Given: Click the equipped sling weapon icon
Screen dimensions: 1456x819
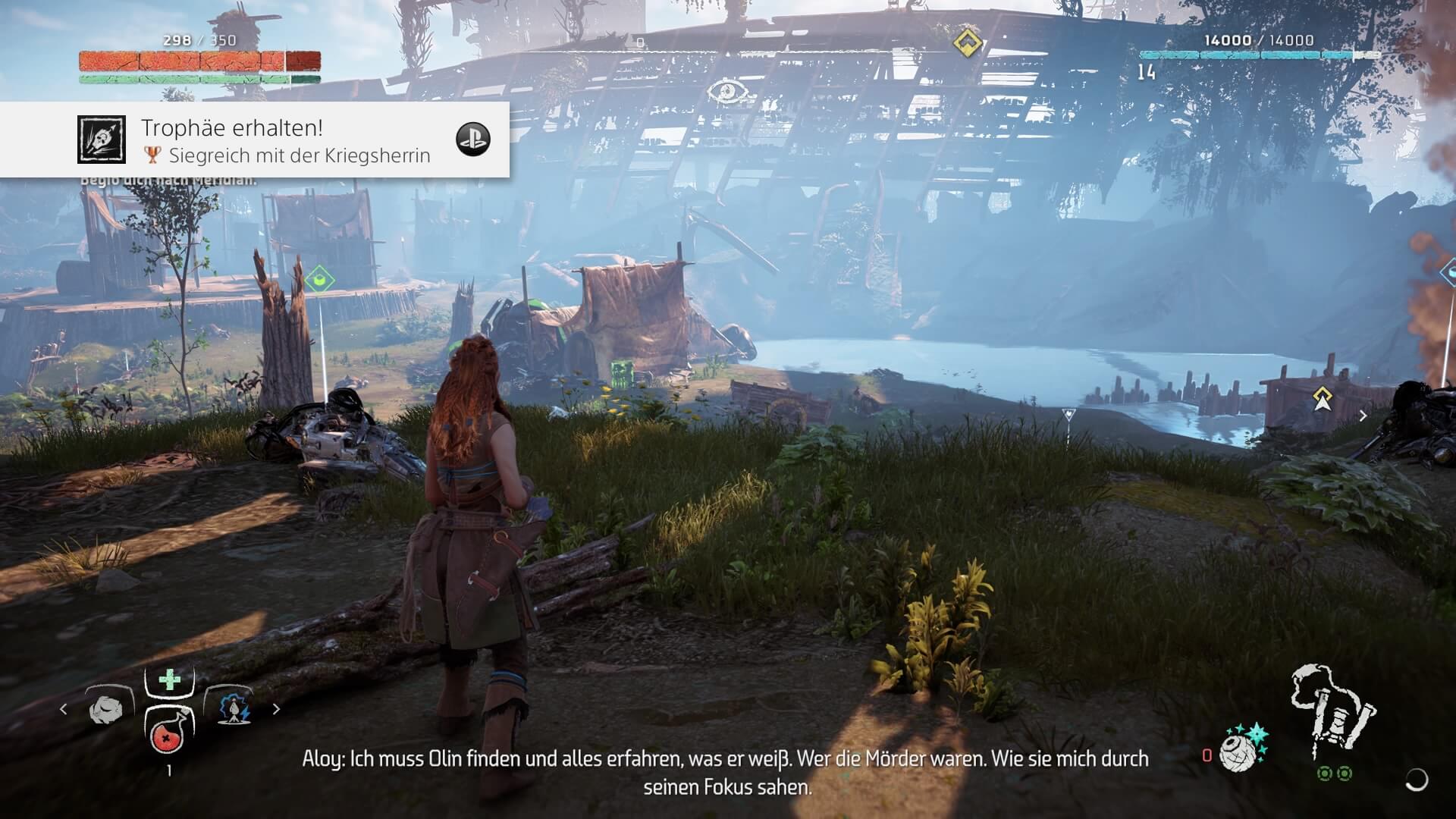Looking at the screenshot, I should coord(1332,711).
